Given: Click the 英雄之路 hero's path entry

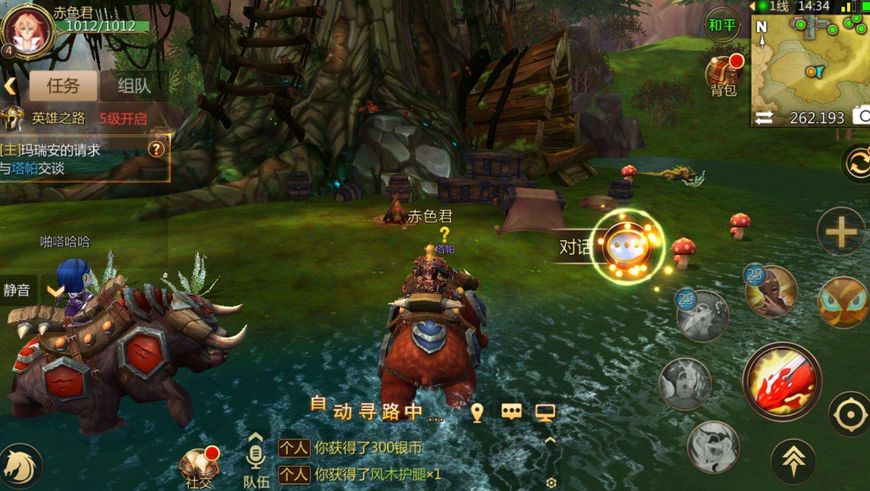Looking at the screenshot, I should coord(75,118).
